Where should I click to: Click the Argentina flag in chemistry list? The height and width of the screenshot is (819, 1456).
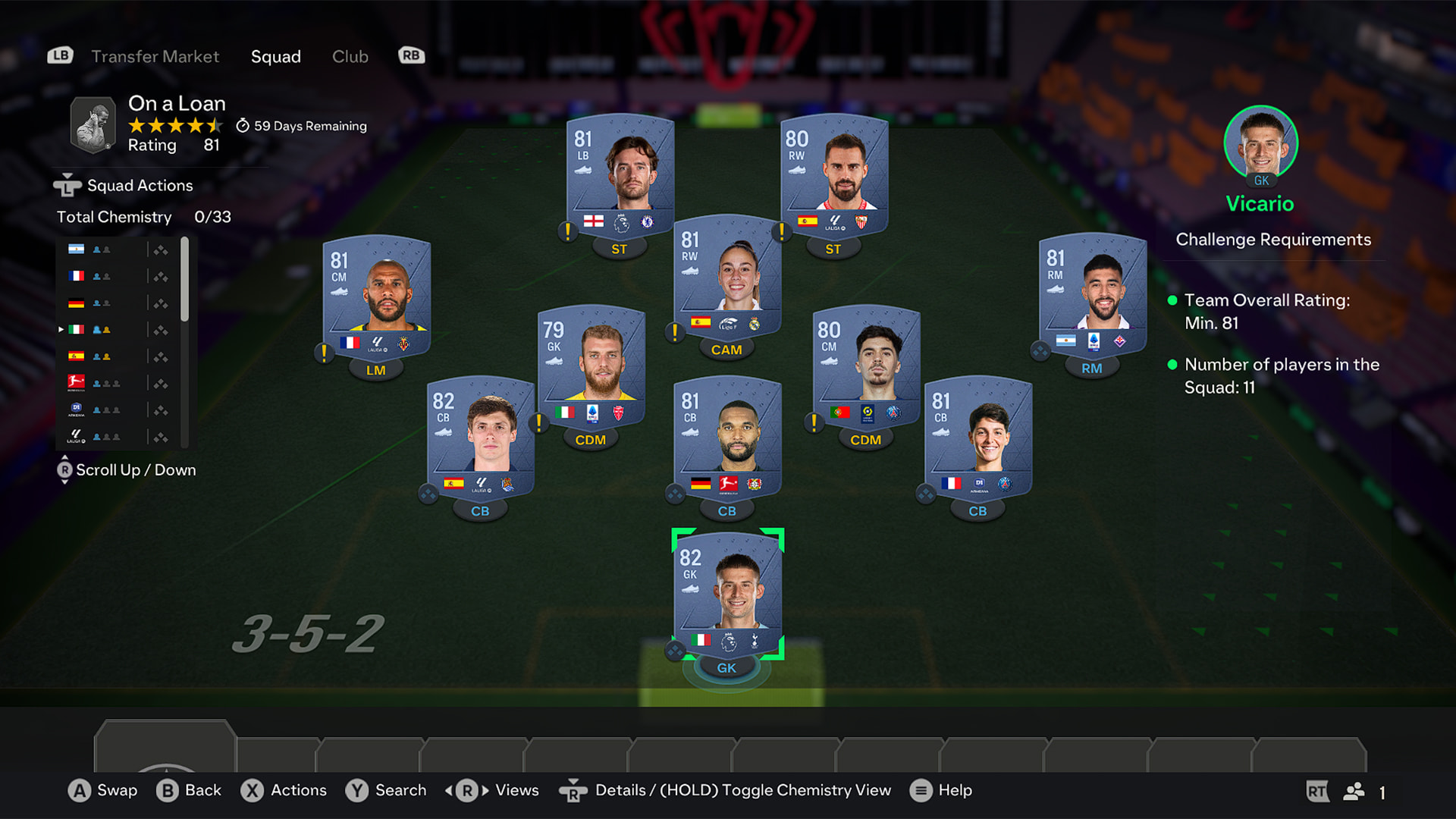click(76, 249)
